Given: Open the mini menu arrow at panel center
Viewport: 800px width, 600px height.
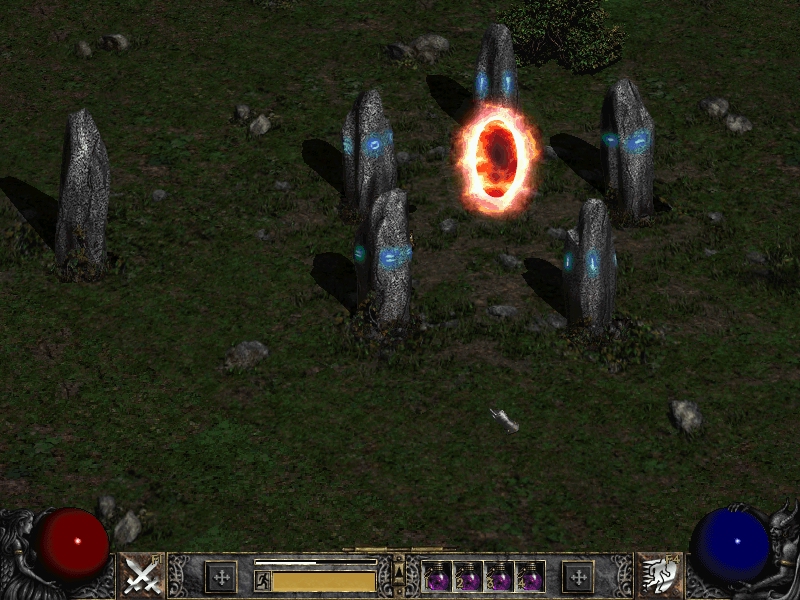Looking at the screenshot, I should pyautogui.click(x=399, y=570).
